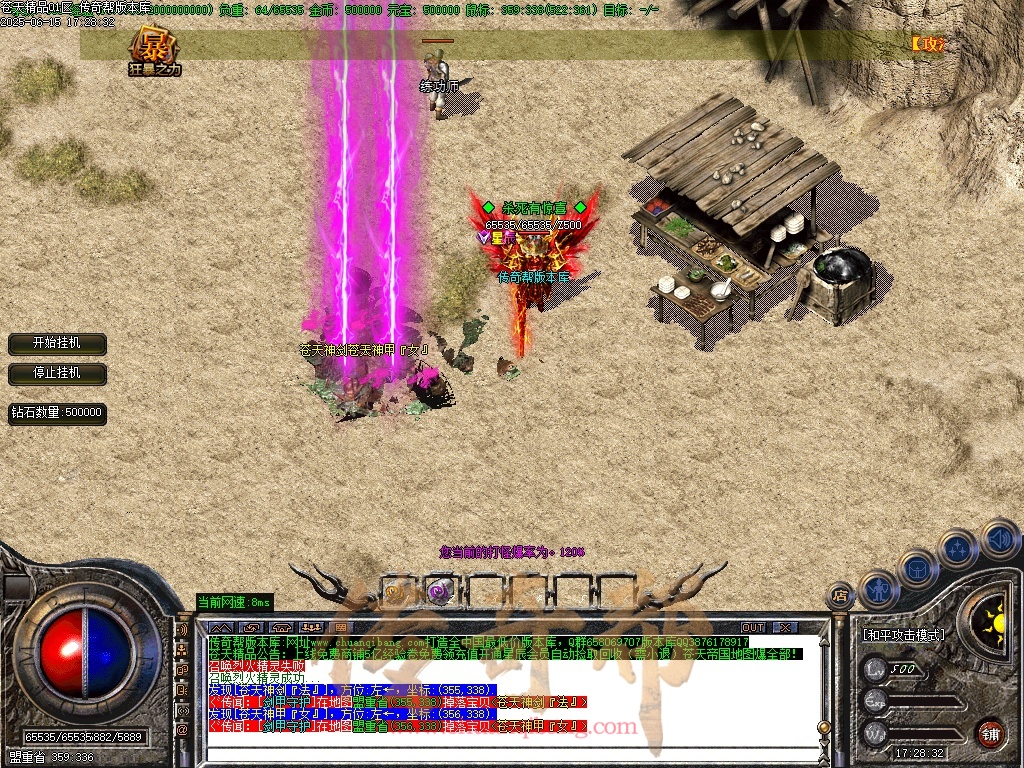Click the 停止挂机 stop button
This screenshot has width=1024, height=768.
point(56,372)
